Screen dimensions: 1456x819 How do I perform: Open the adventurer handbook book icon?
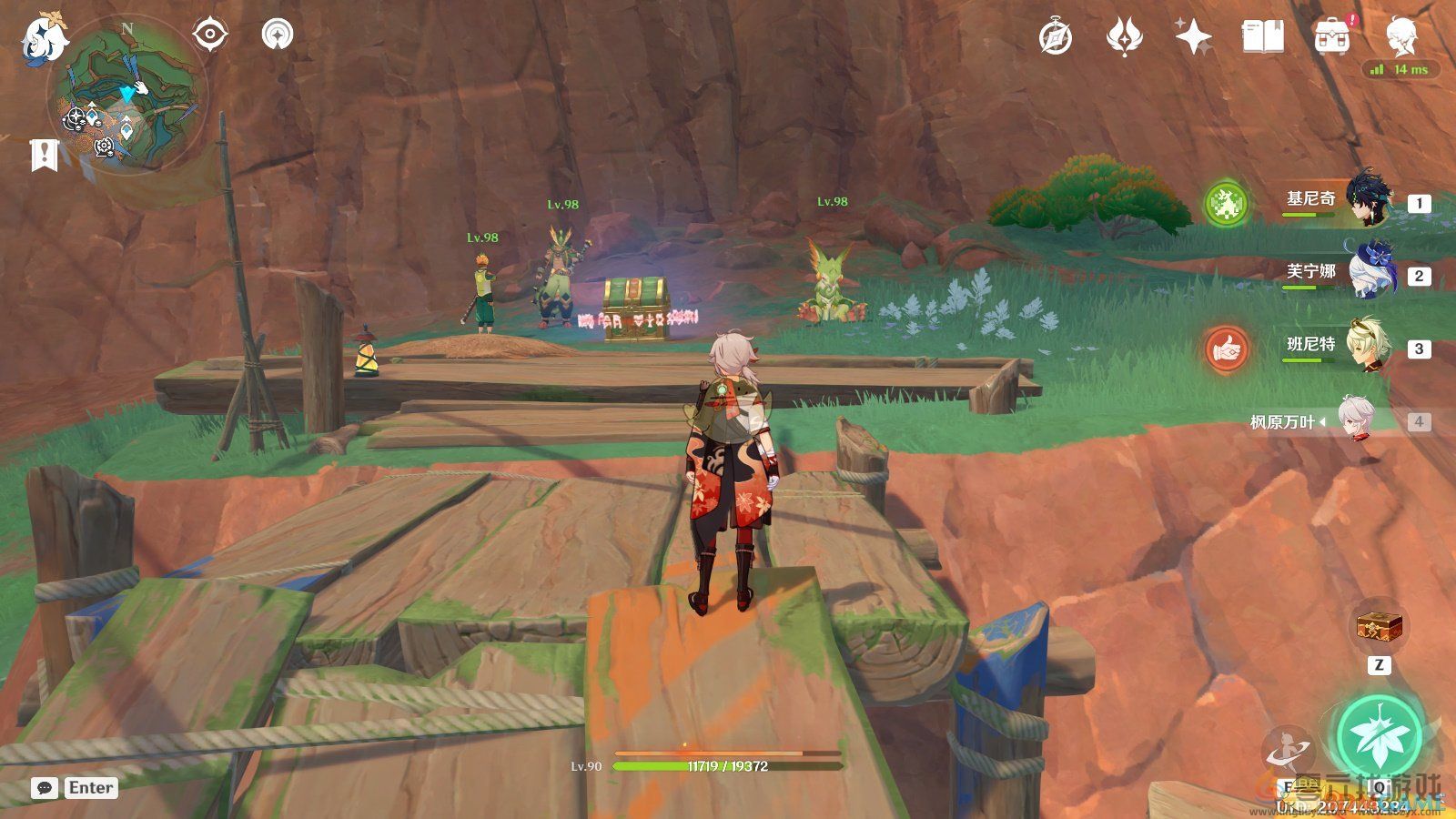[x=1263, y=37]
